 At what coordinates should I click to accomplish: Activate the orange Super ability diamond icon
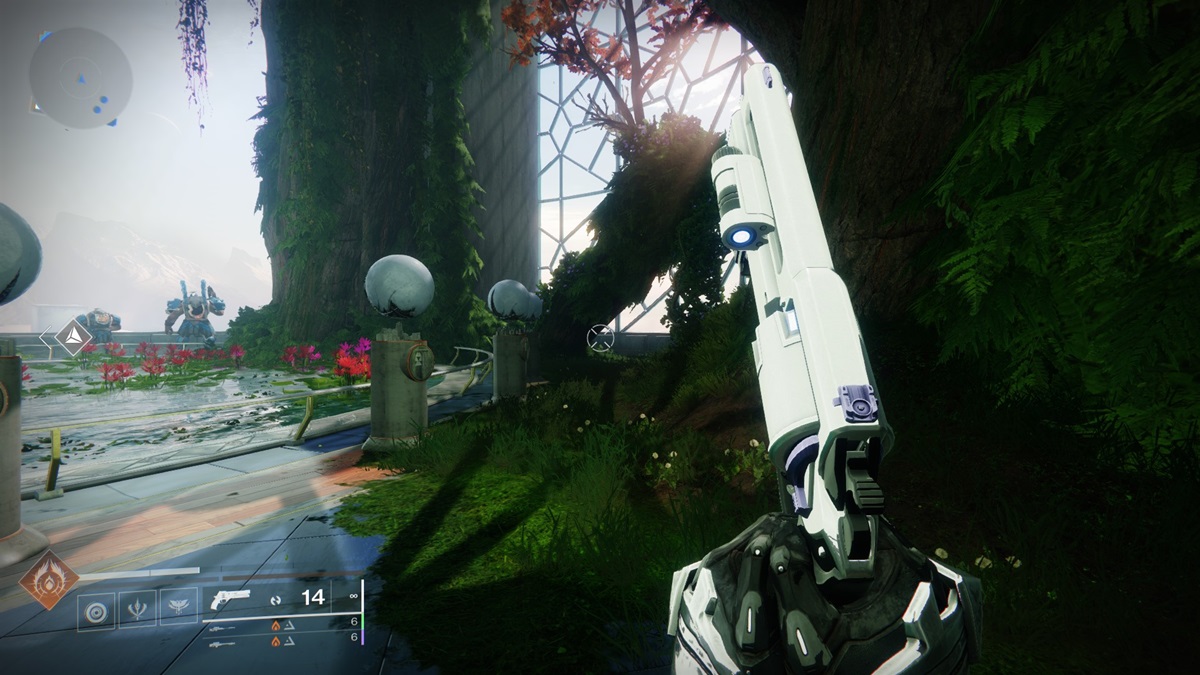tap(49, 580)
